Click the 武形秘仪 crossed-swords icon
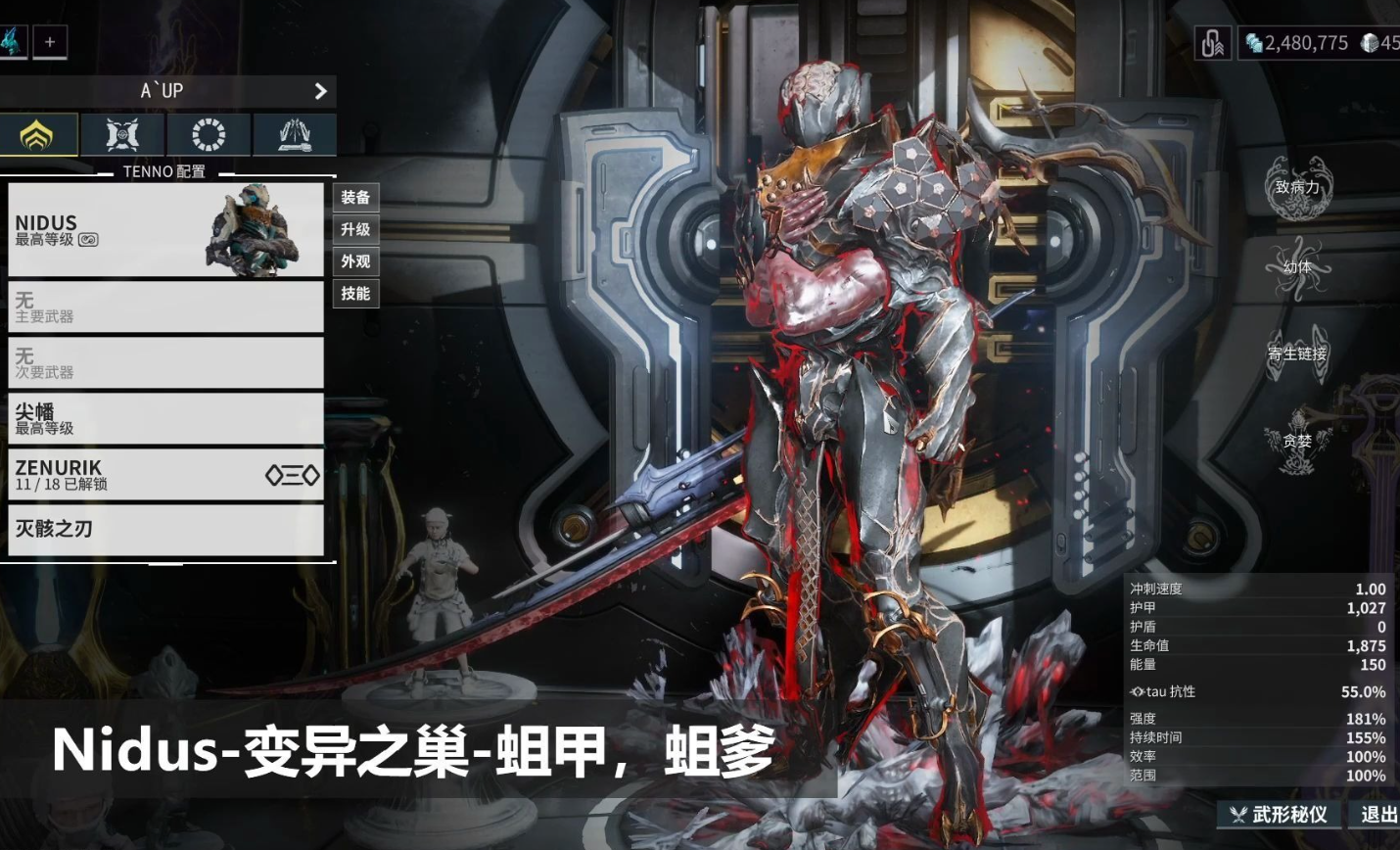This screenshot has height=850, width=1400. tap(1238, 815)
